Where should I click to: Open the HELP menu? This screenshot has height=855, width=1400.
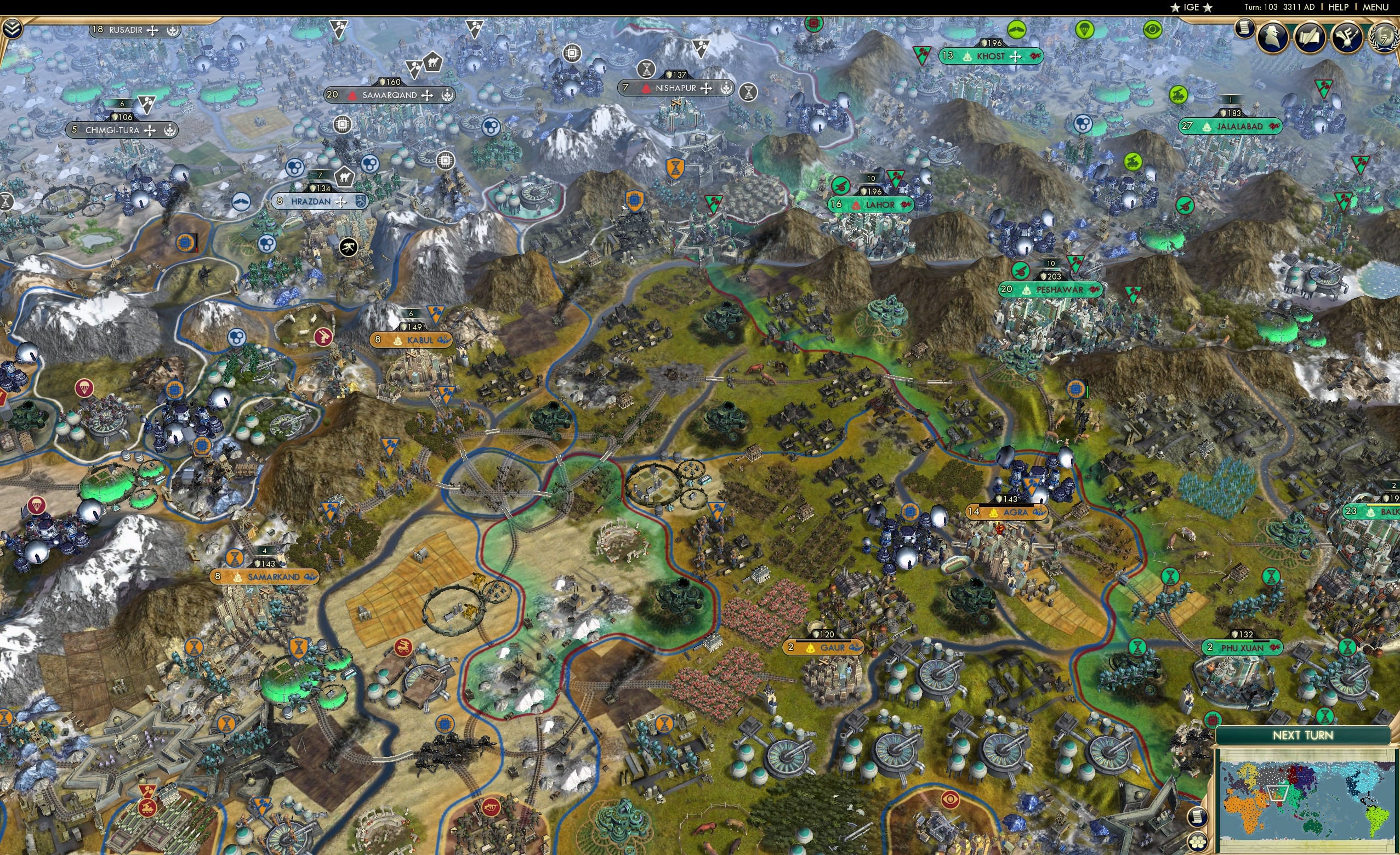(x=1339, y=7)
